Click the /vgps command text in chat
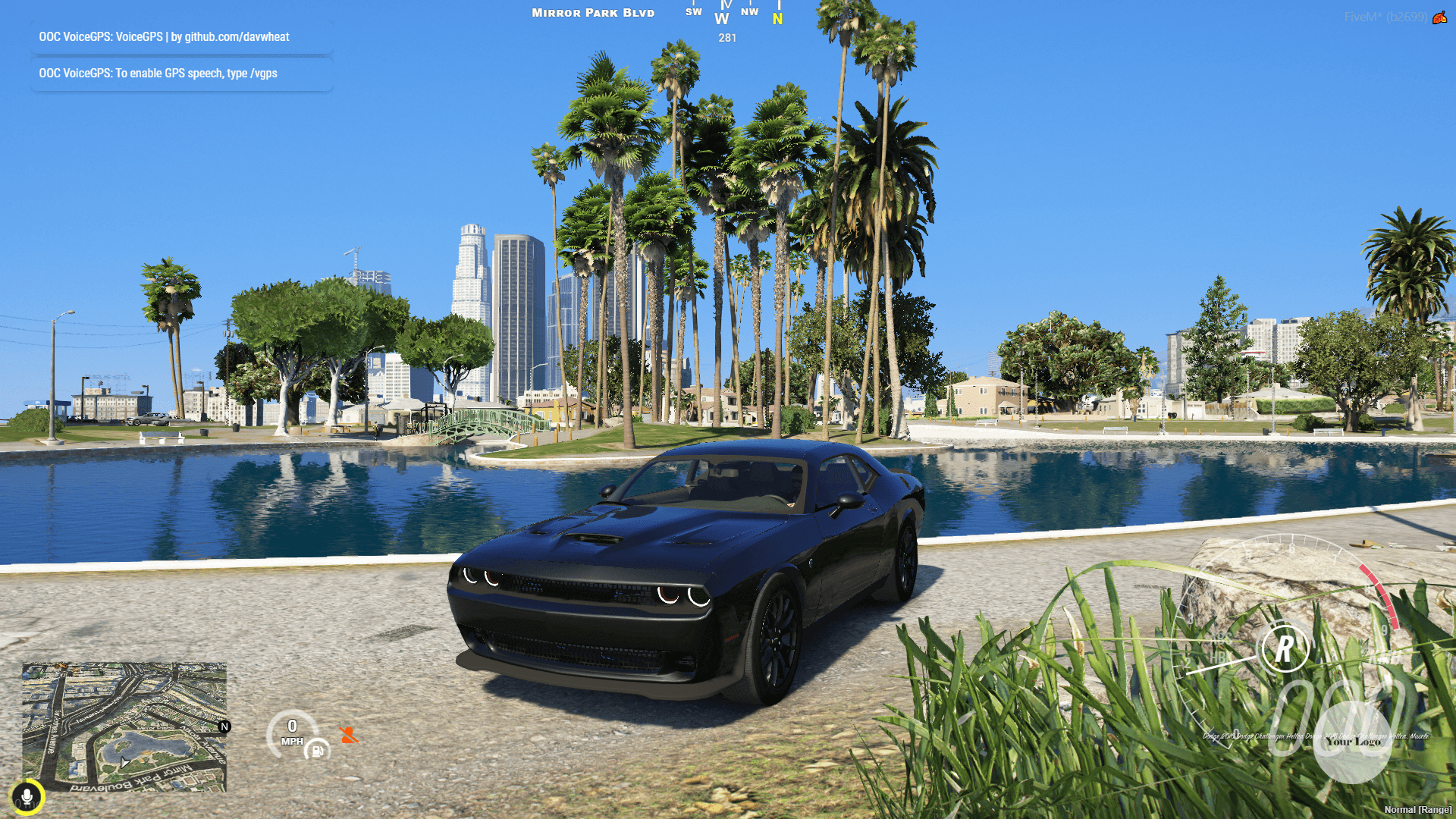Screen dimensions: 1456x819 265,74
